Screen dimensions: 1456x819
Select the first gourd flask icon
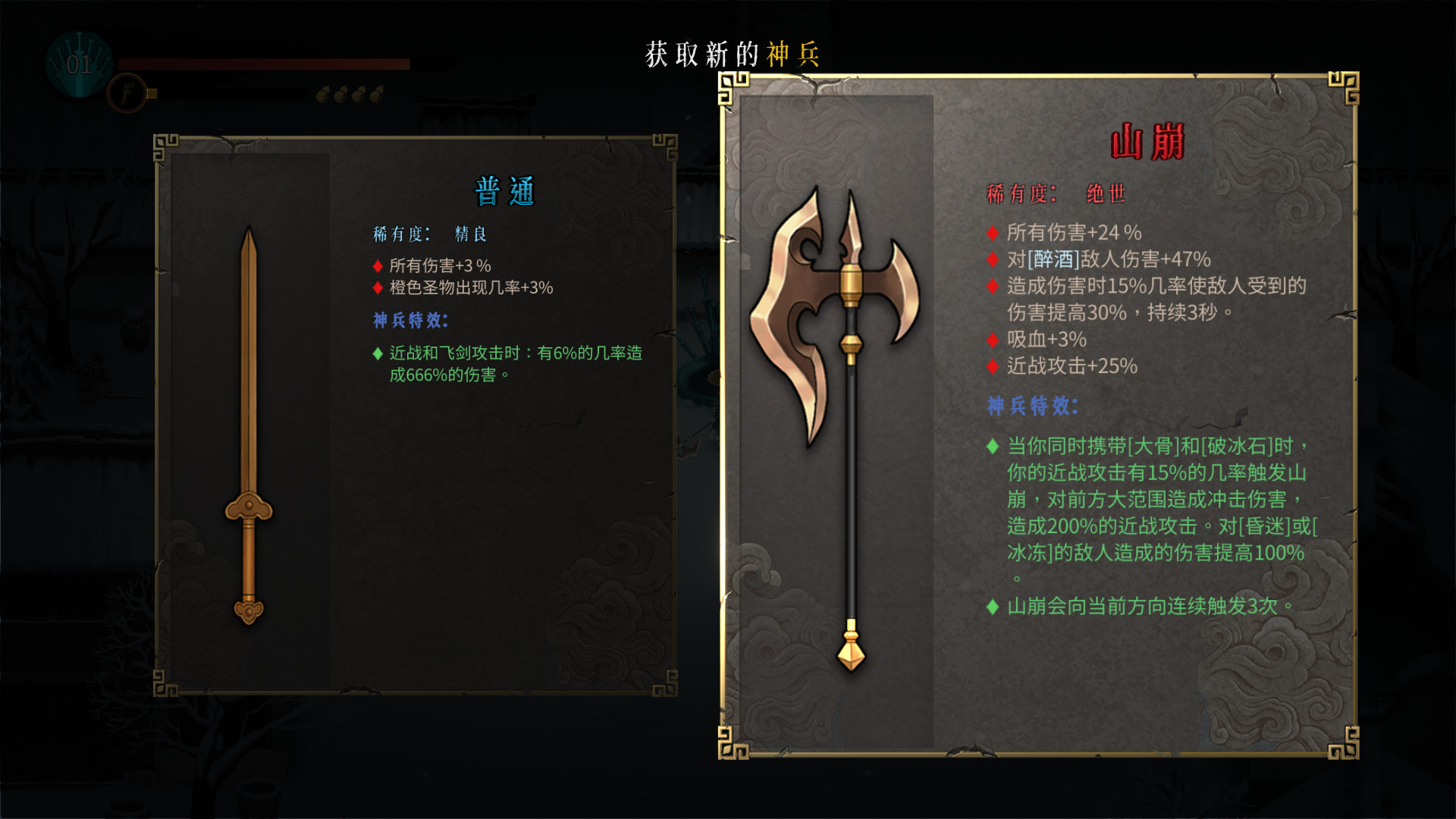coord(324,93)
